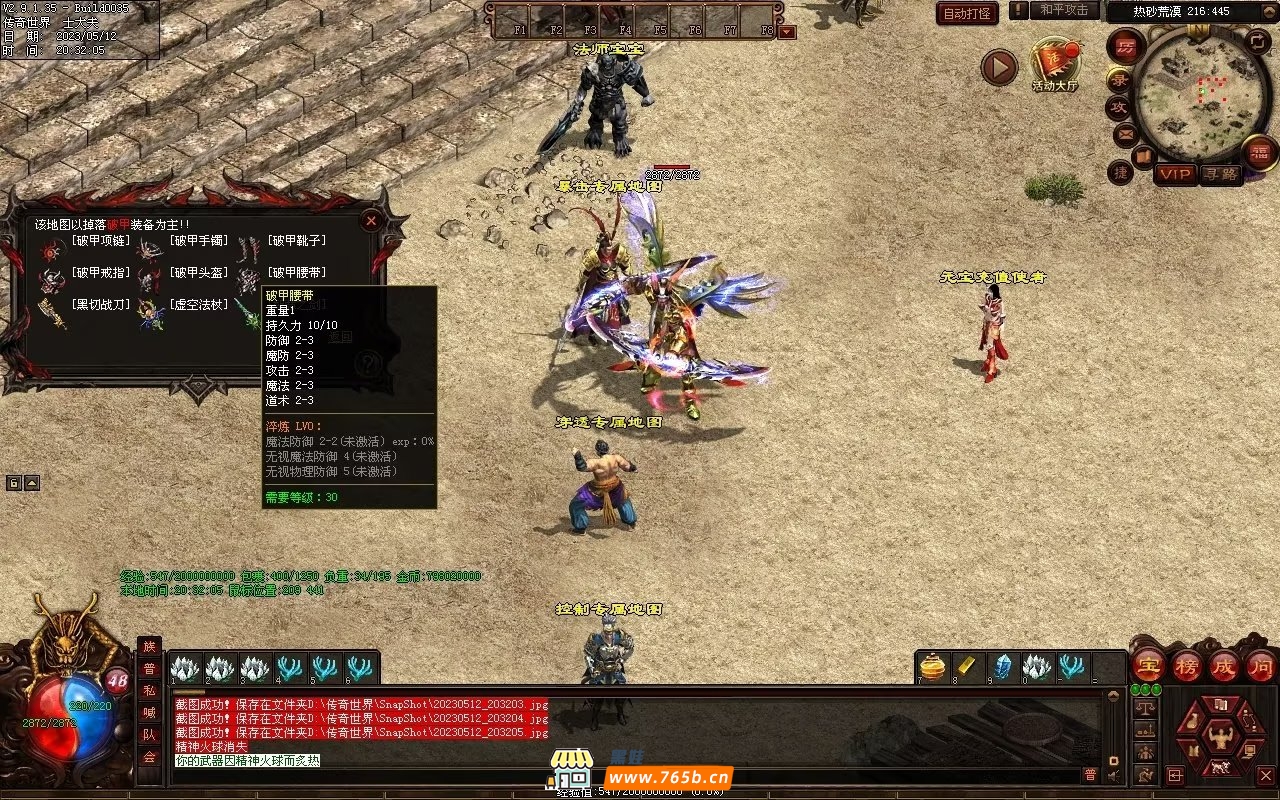Screen dimensions: 1280x800
Task: Click the 自动打怪 auto-fight button
Action: coord(967,13)
